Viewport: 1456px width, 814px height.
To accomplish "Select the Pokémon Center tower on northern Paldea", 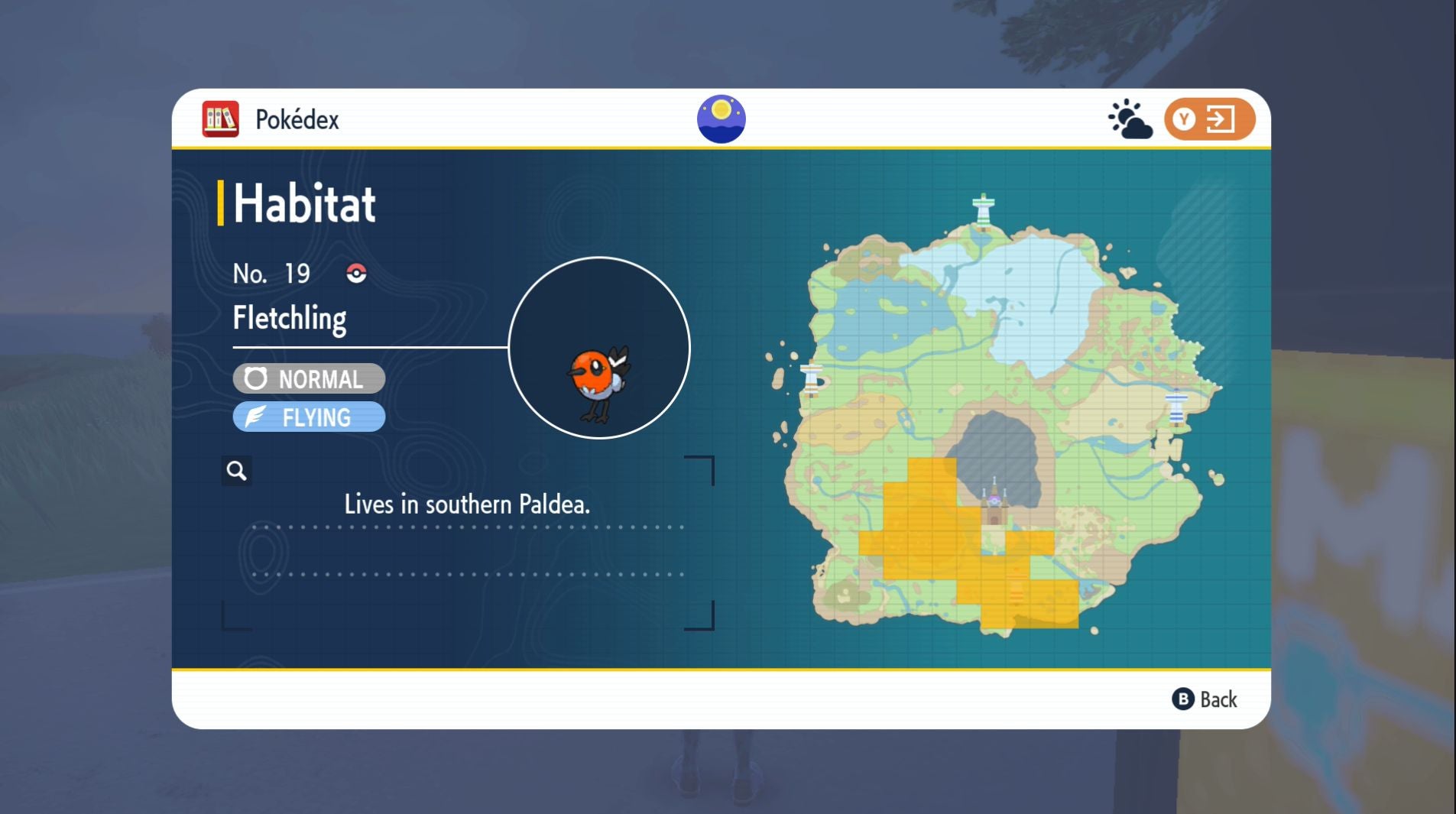I will pyautogui.click(x=983, y=208).
